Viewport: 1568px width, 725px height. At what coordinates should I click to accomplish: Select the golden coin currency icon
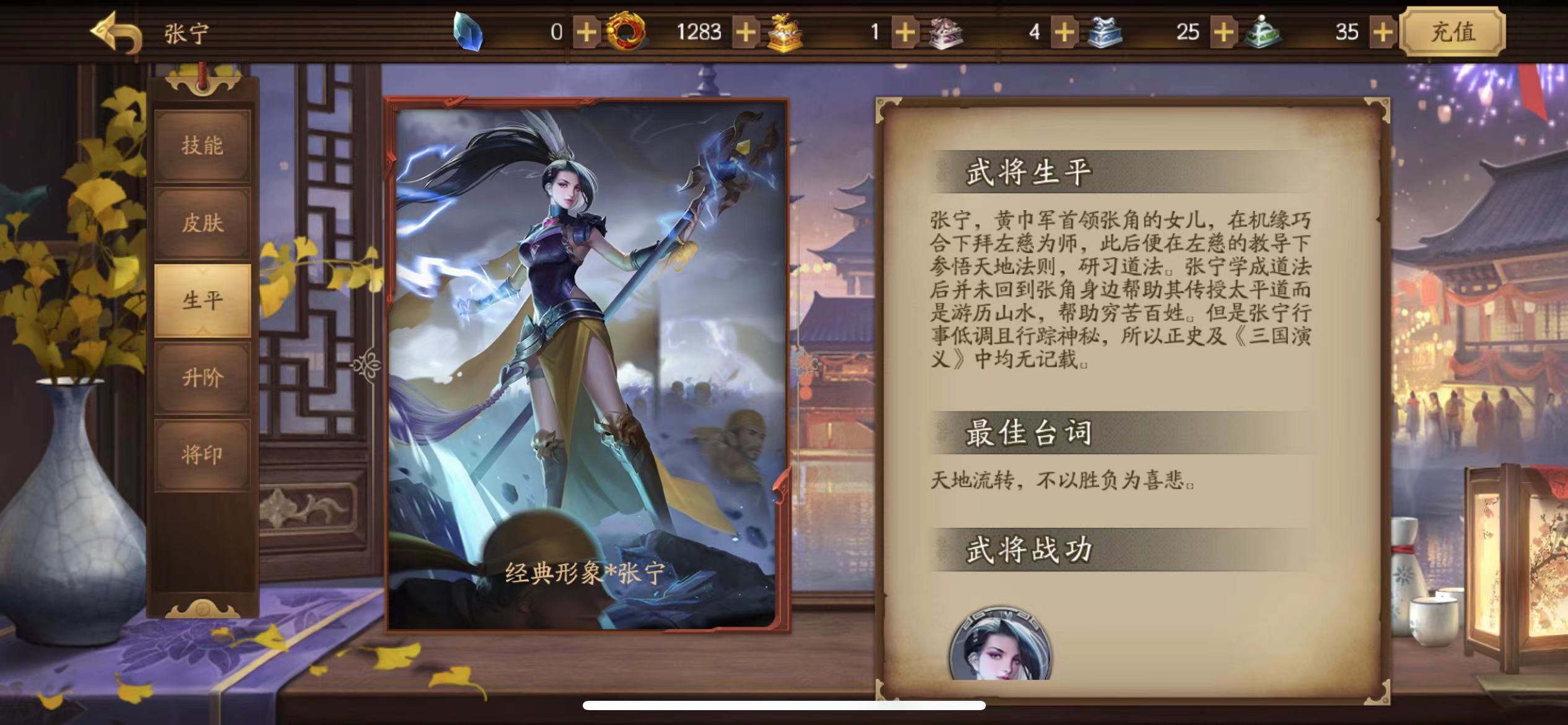(624, 32)
